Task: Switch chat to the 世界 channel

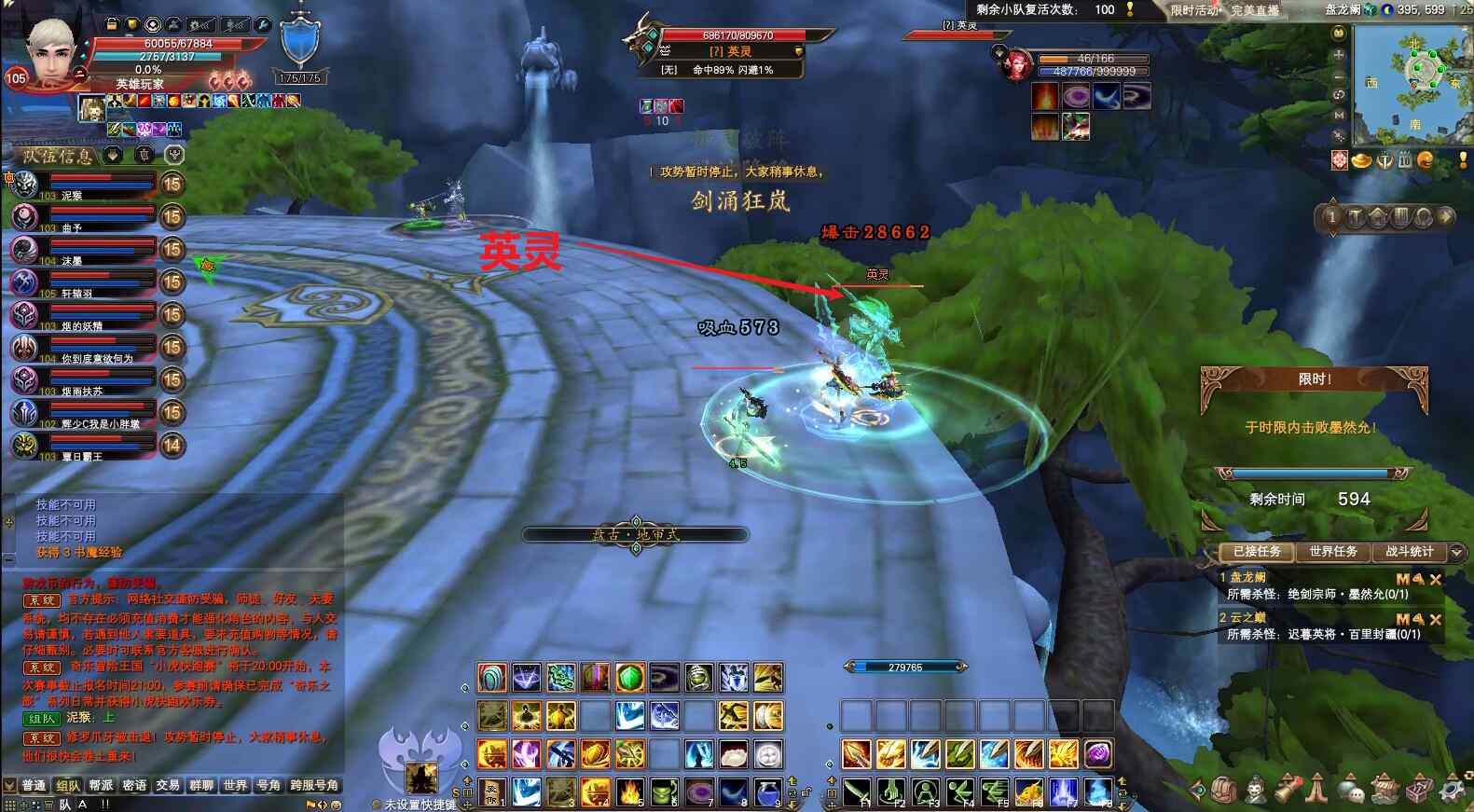Action: [x=235, y=785]
